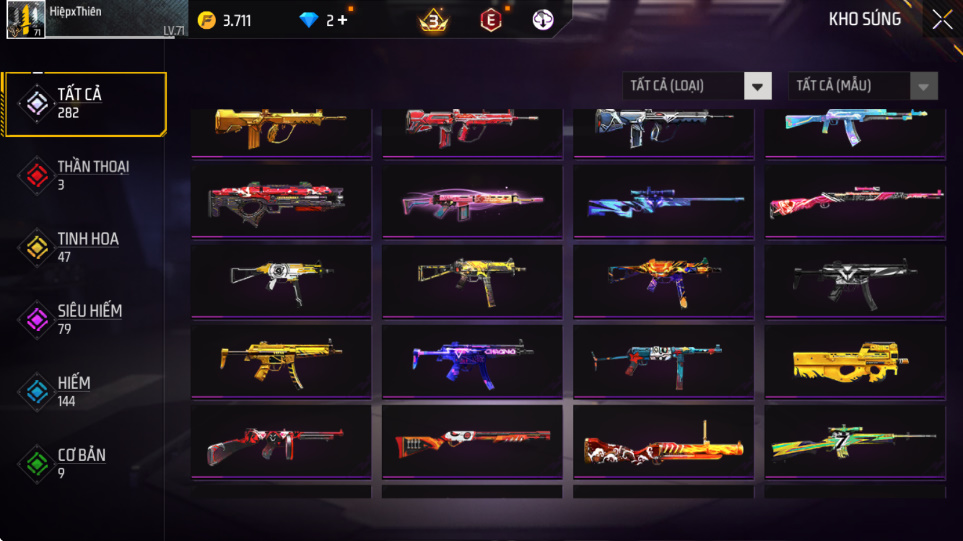Select the red Thompson drum gun skin

click(x=281, y=441)
